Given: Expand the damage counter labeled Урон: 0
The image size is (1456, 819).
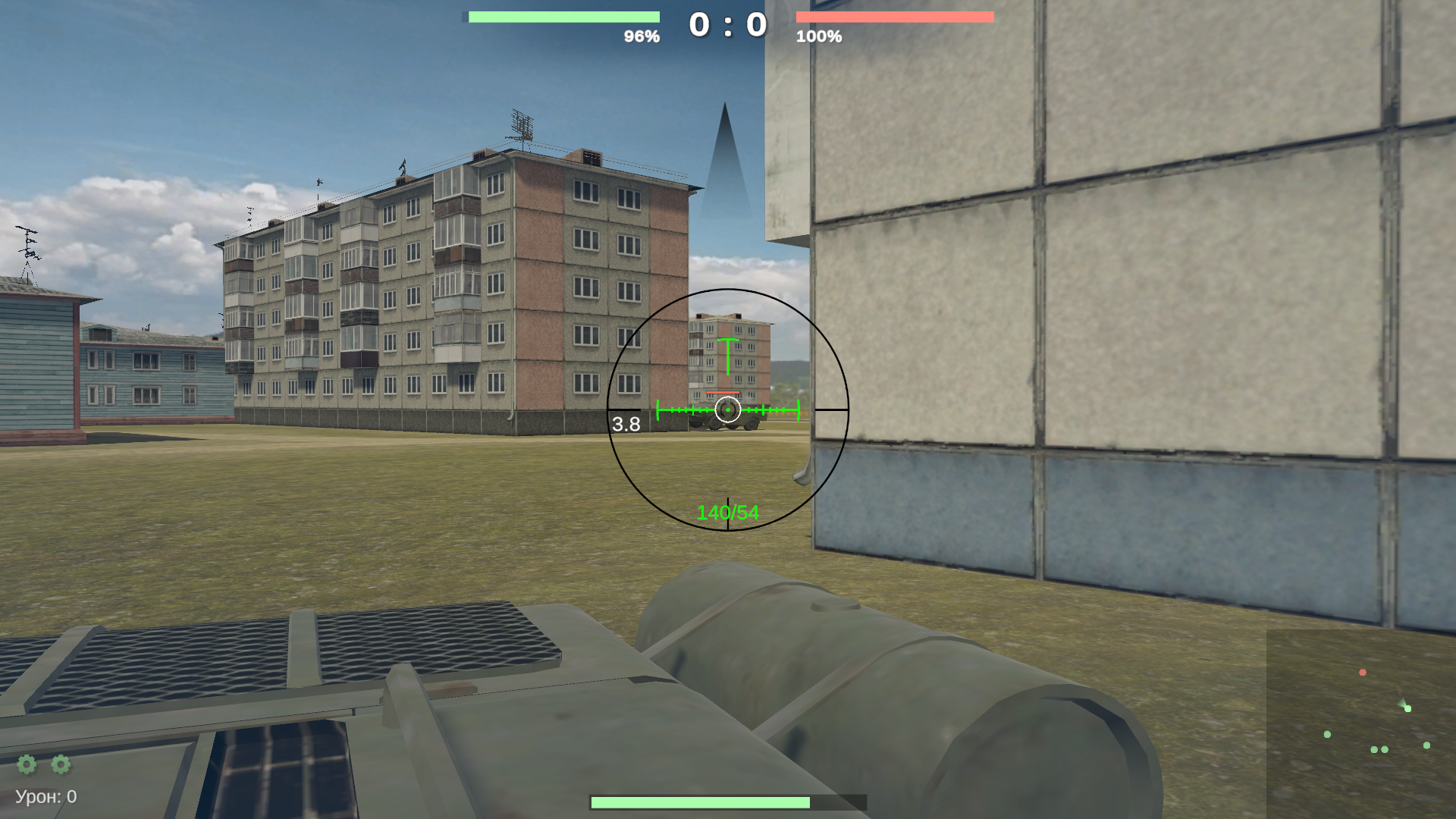Looking at the screenshot, I should (x=45, y=796).
